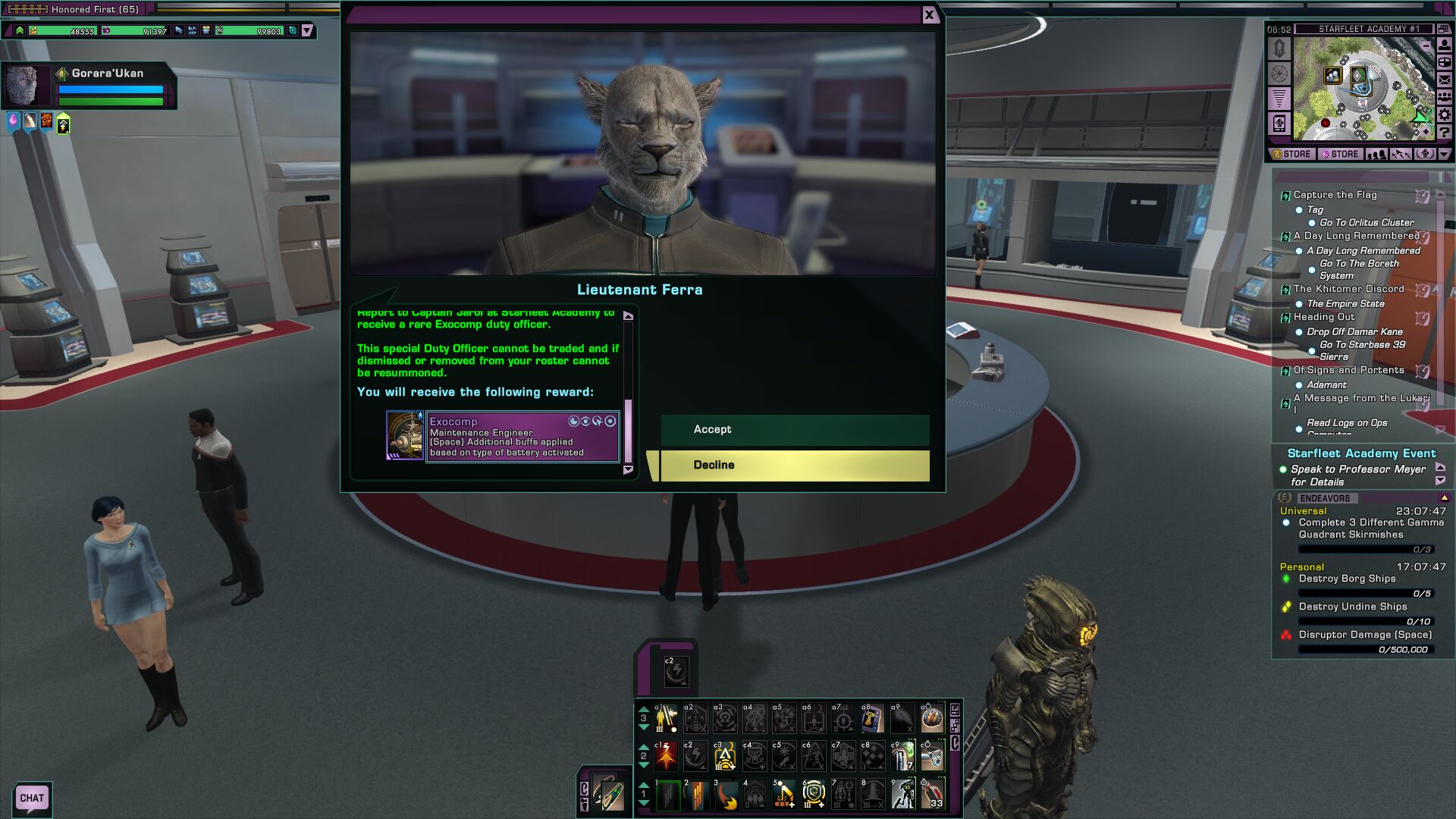Open the character silhouette icon beside minimap

[x=1445, y=45]
